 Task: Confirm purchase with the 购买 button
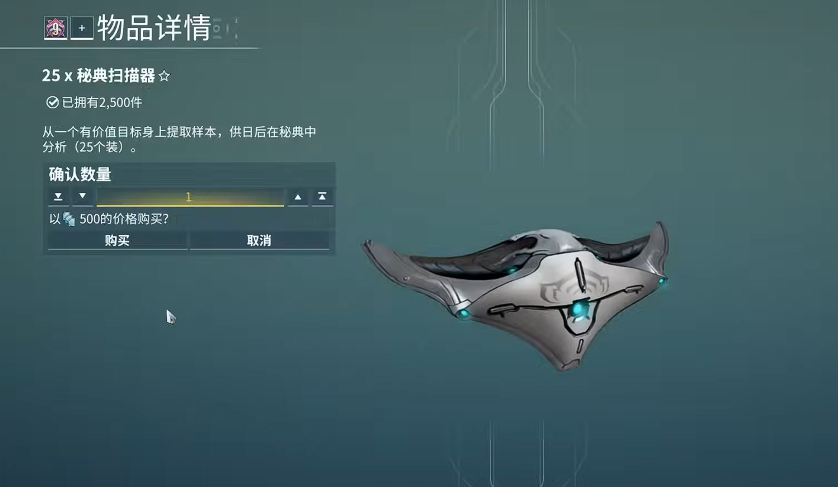pyautogui.click(x=117, y=240)
